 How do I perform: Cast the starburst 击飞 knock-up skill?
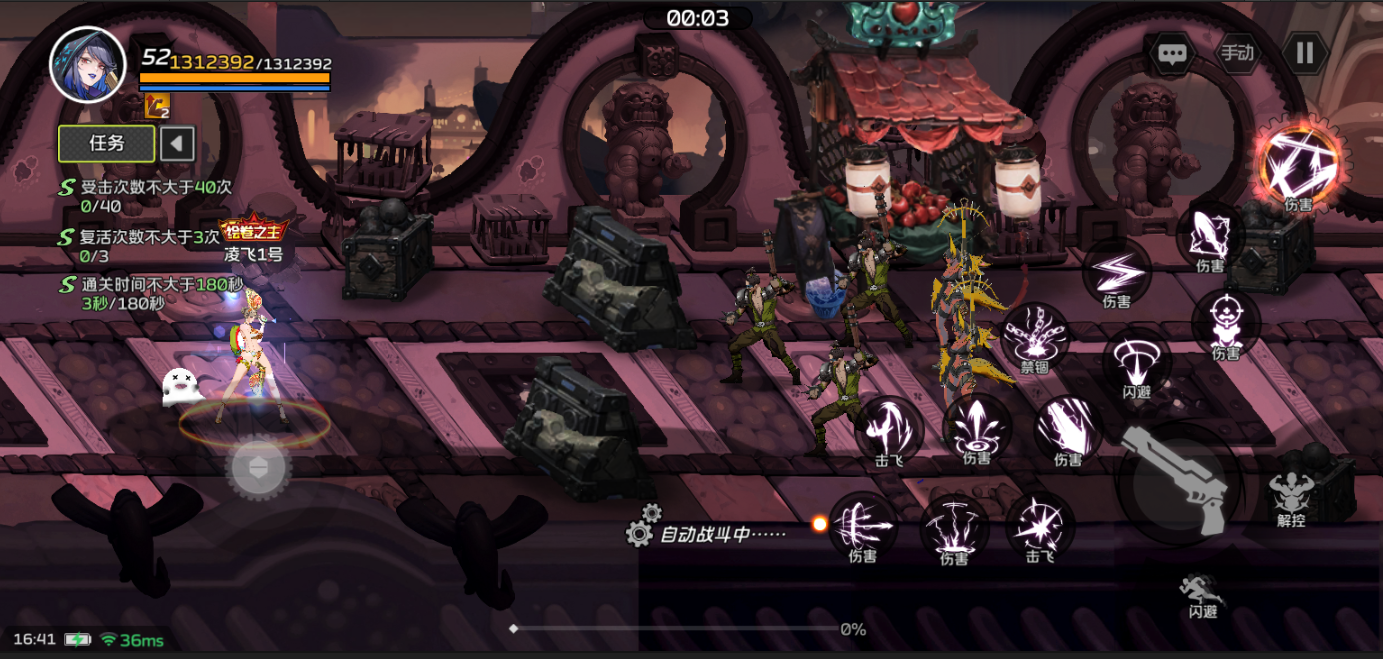(1040, 523)
